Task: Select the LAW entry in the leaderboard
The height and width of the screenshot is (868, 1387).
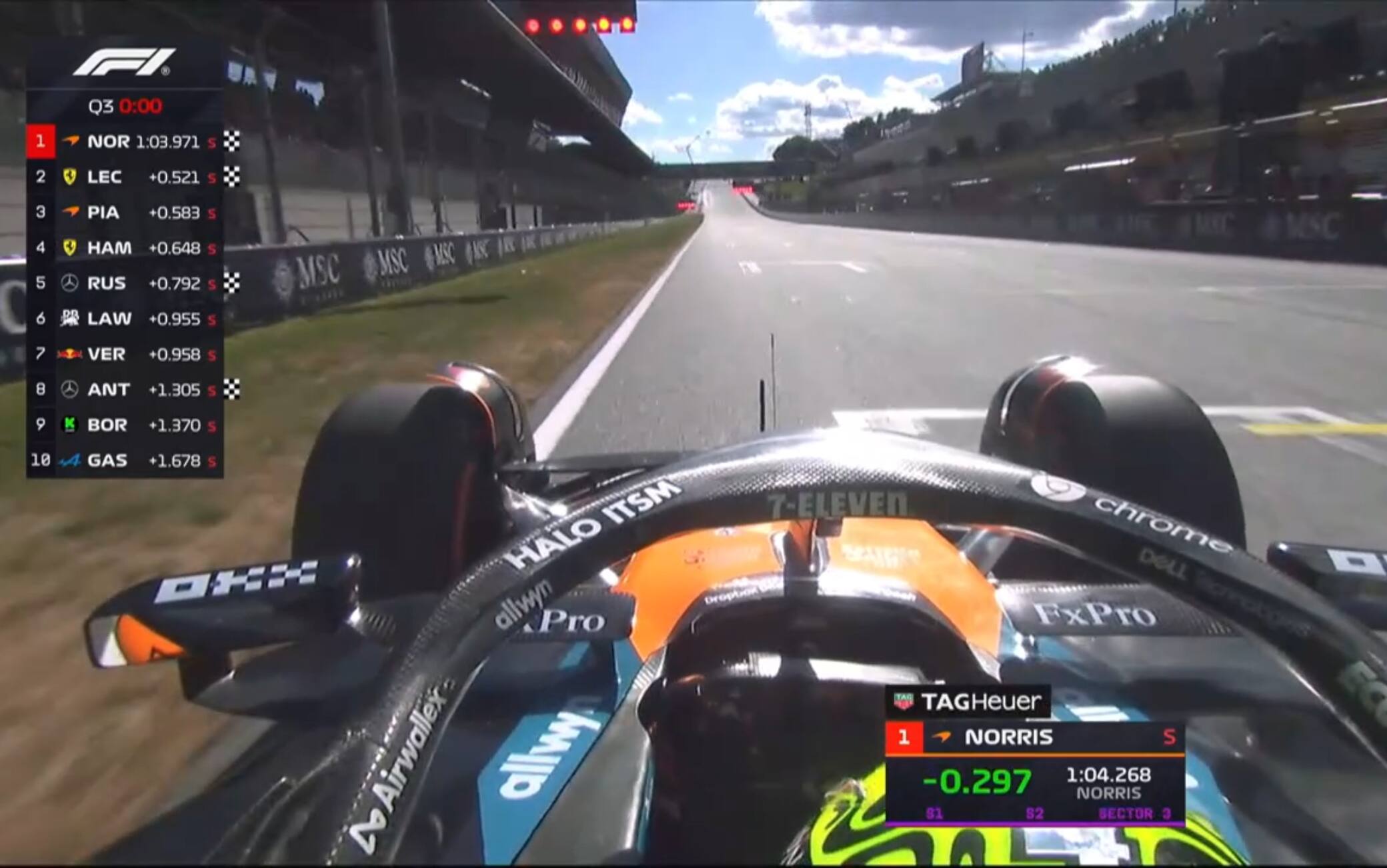Action: 125,319
